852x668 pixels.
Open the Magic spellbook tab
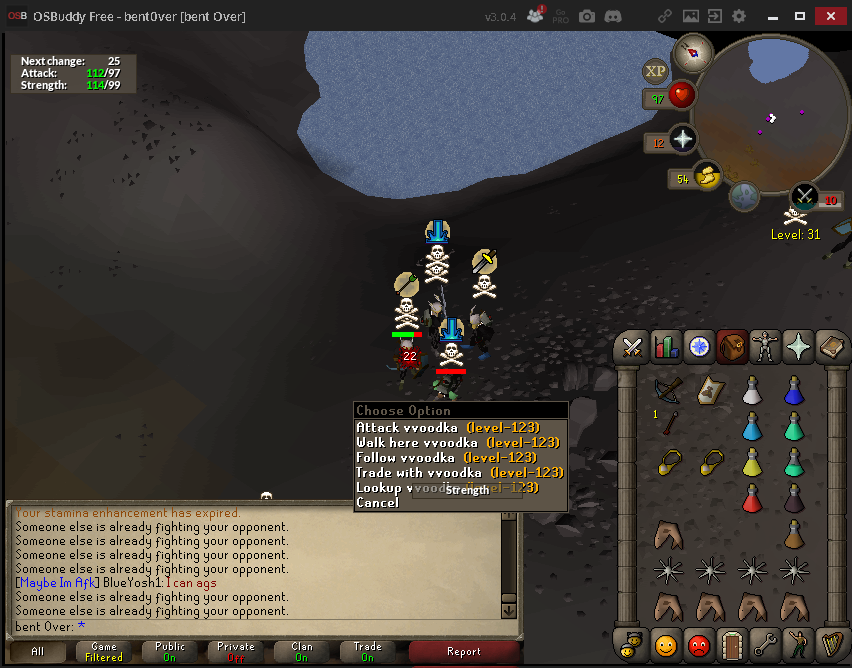(x=831, y=347)
